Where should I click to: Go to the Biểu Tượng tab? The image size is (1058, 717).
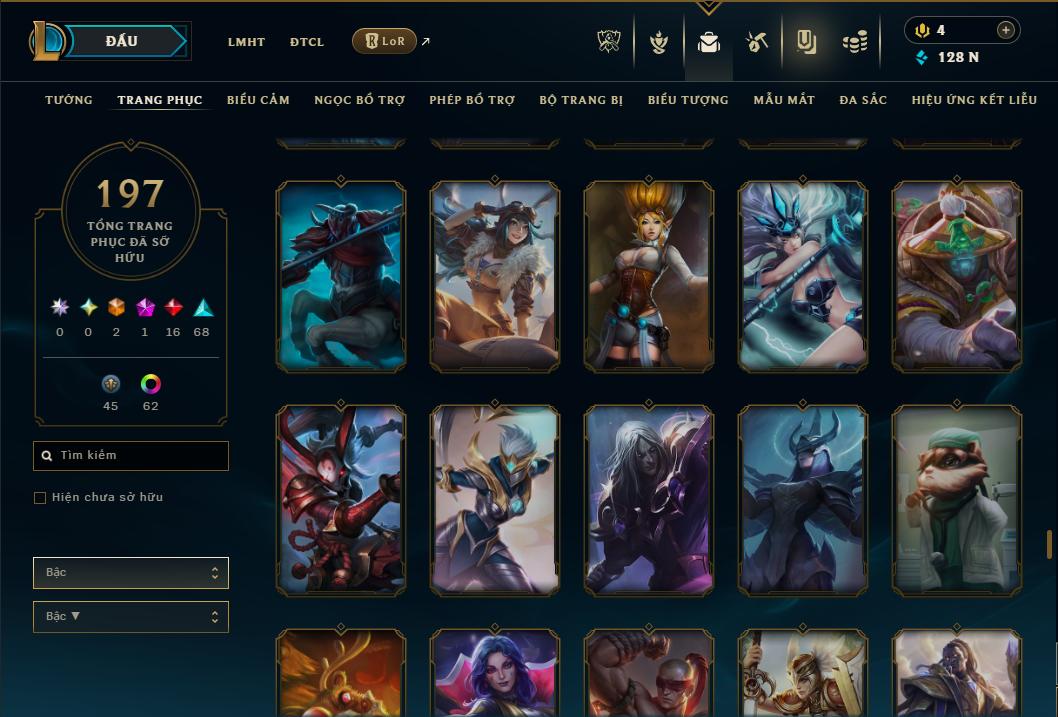coord(688,100)
